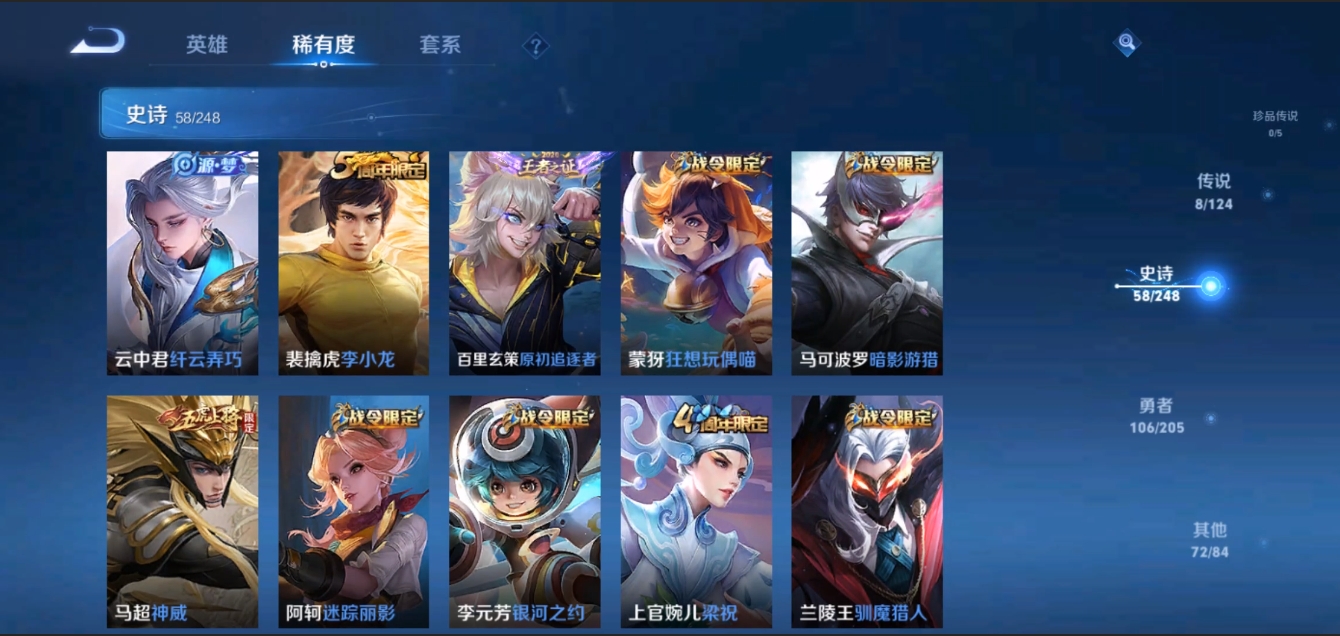Select the 裴擒虎 李小龙 skin card
This screenshot has height=636, width=1340.
pyautogui.click(x=353, y=263)
